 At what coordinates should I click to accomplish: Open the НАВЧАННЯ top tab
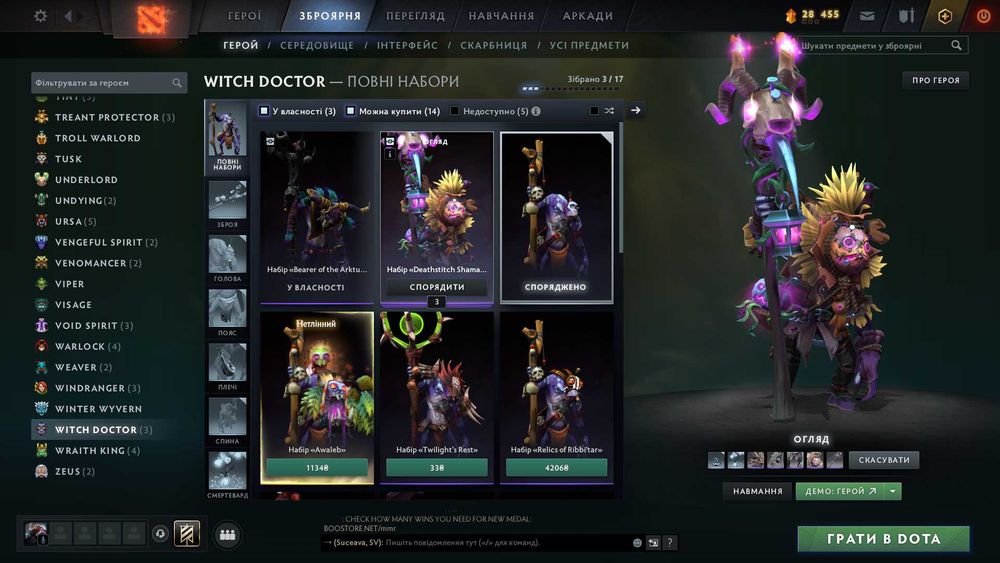coord(501,16)
